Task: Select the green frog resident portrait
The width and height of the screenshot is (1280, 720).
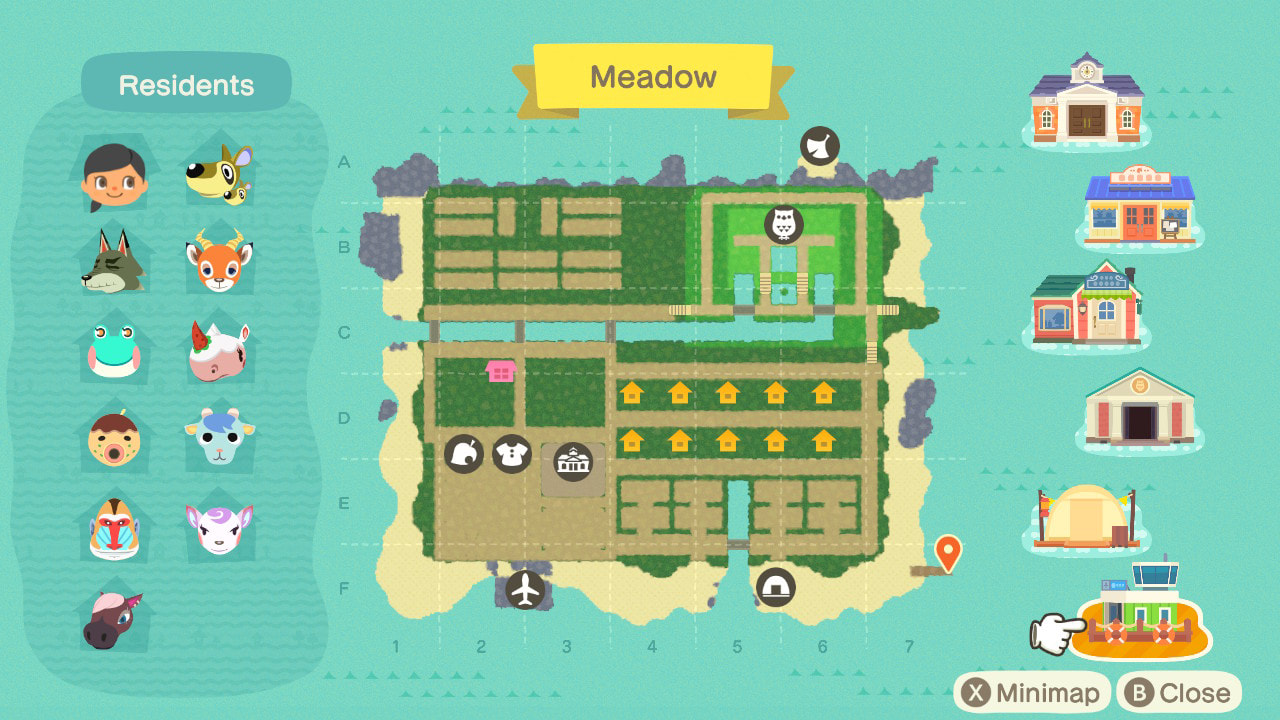Action: [x=114, y=347]
